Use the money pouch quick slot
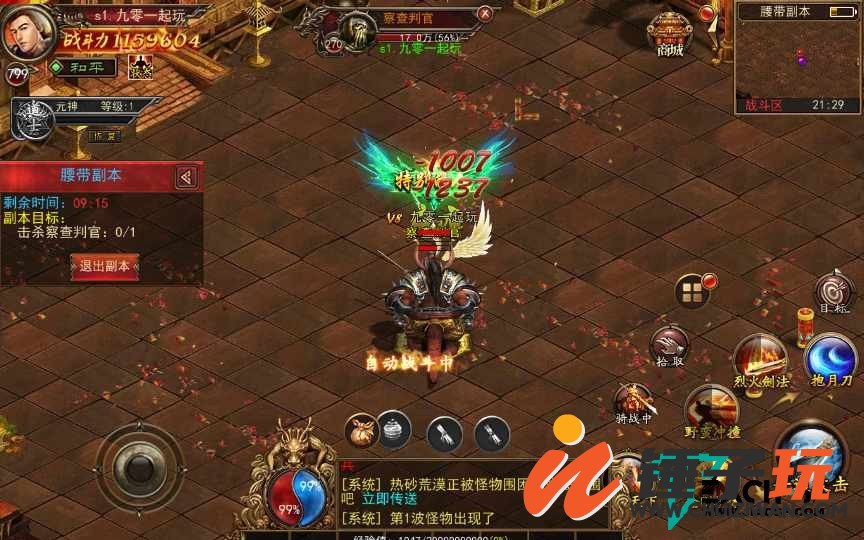The height and width of the screenshot is (540, 864). click(361, 430)
